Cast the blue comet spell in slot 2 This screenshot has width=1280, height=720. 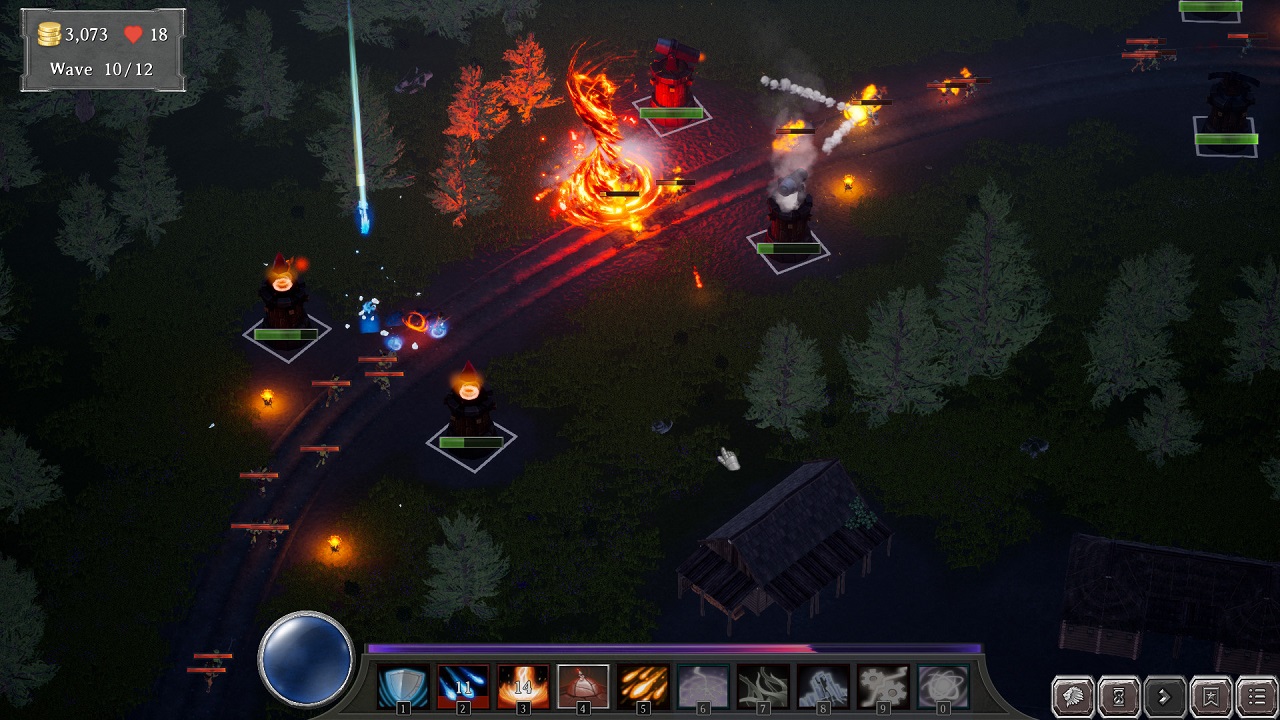463,687
